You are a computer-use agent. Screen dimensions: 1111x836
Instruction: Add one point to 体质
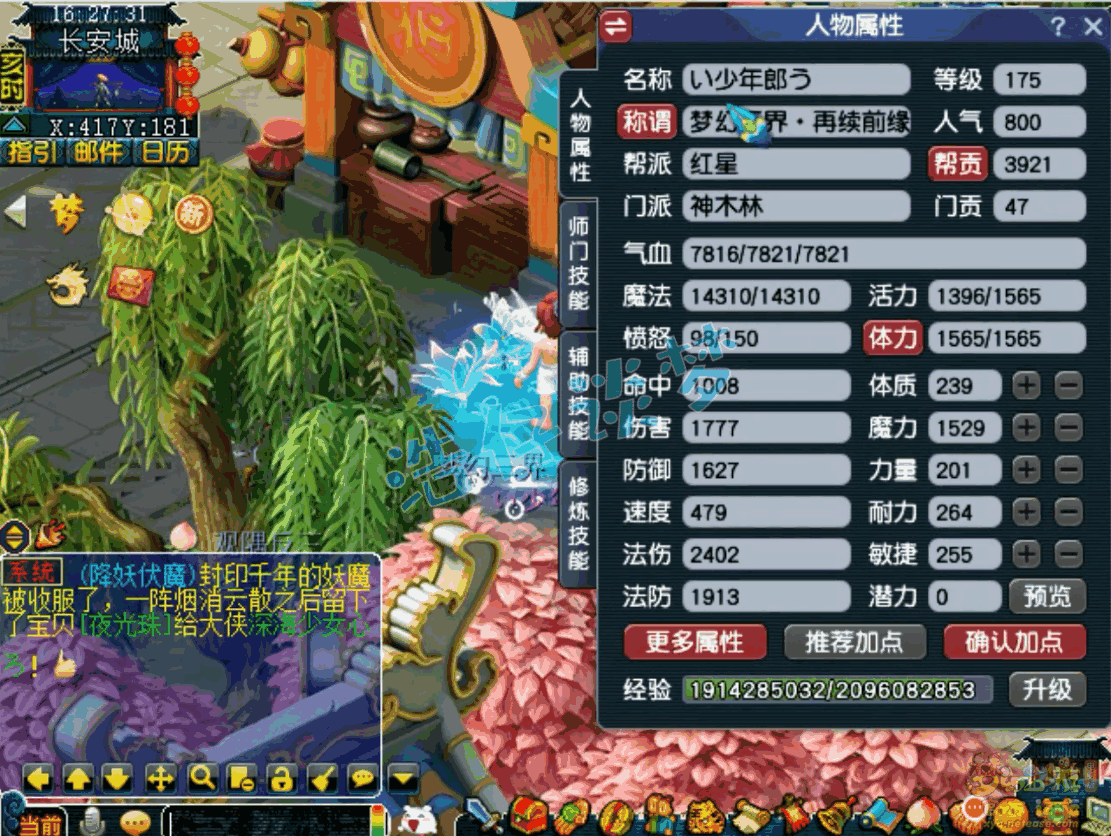(1027, 385)
